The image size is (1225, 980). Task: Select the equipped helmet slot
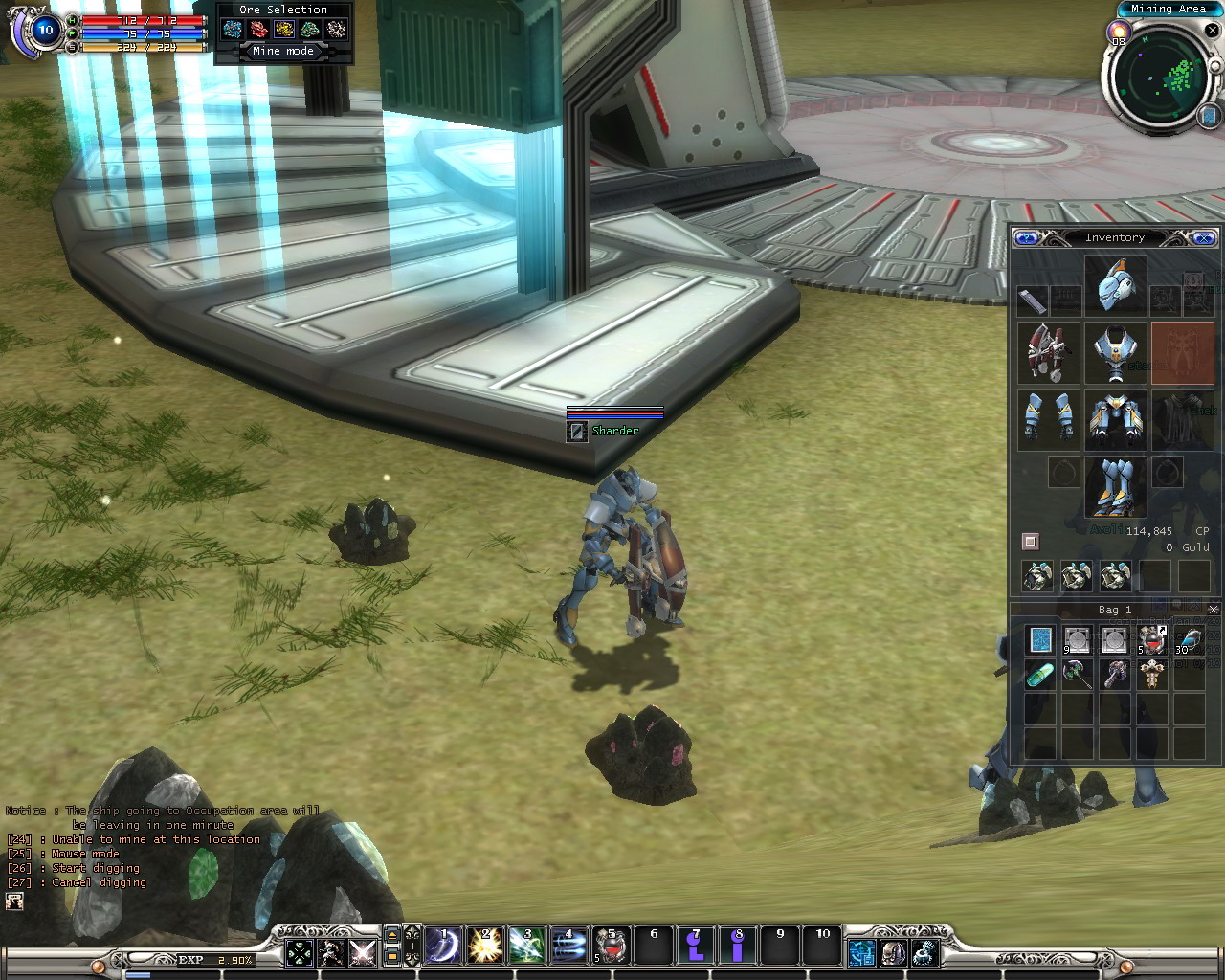coord(1116,285)
